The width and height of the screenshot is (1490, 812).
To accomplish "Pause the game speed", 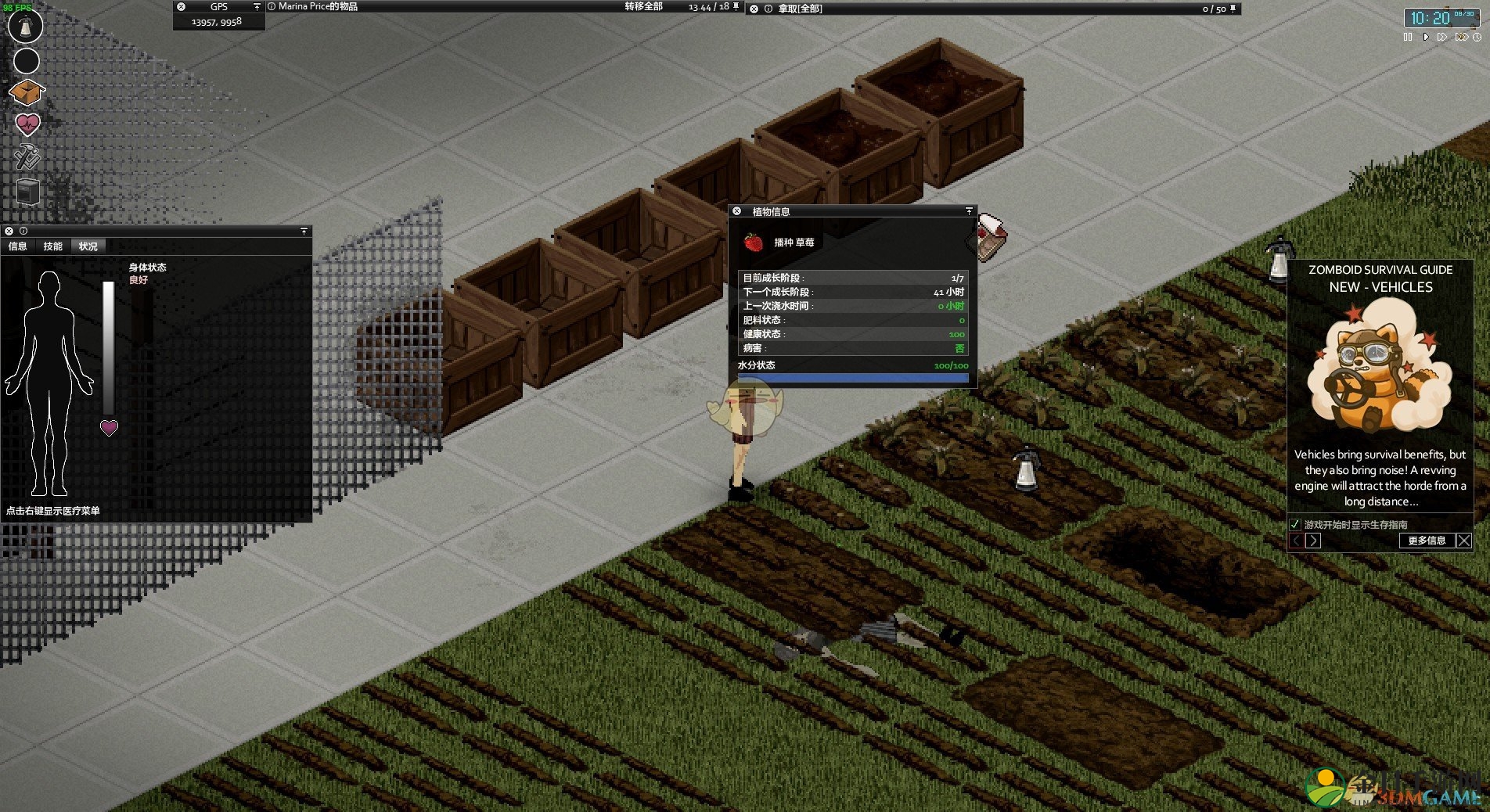I will point(1408,37).
